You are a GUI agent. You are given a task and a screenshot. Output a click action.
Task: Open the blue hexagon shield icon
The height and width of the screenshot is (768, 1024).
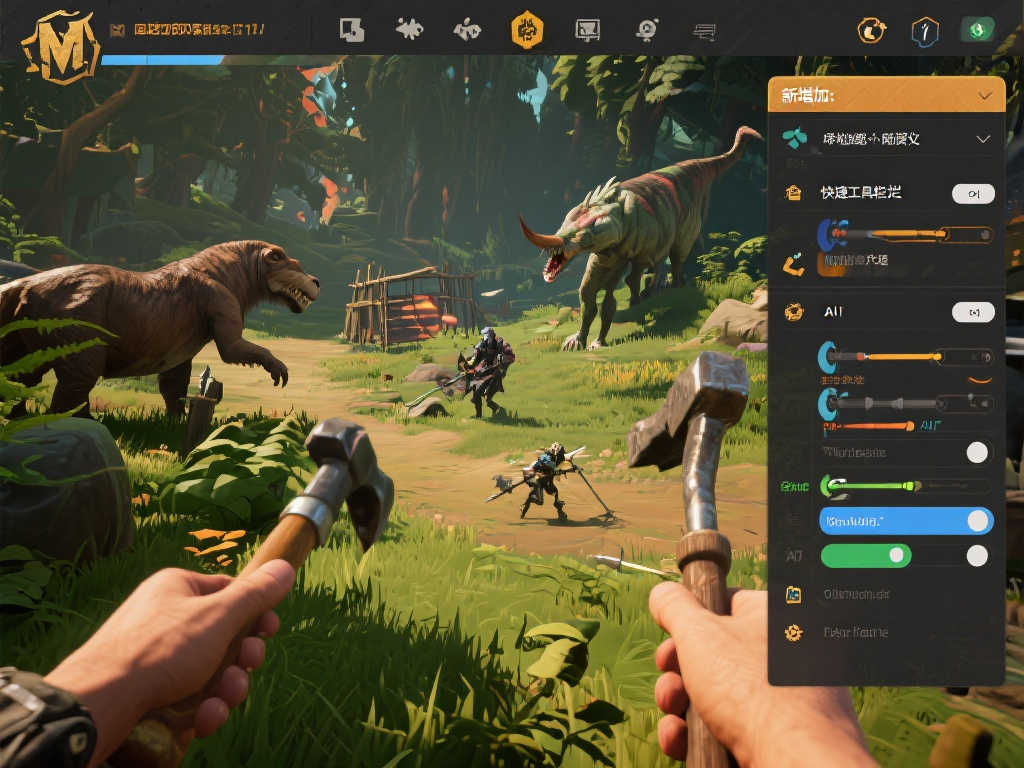tap(925, 32)
